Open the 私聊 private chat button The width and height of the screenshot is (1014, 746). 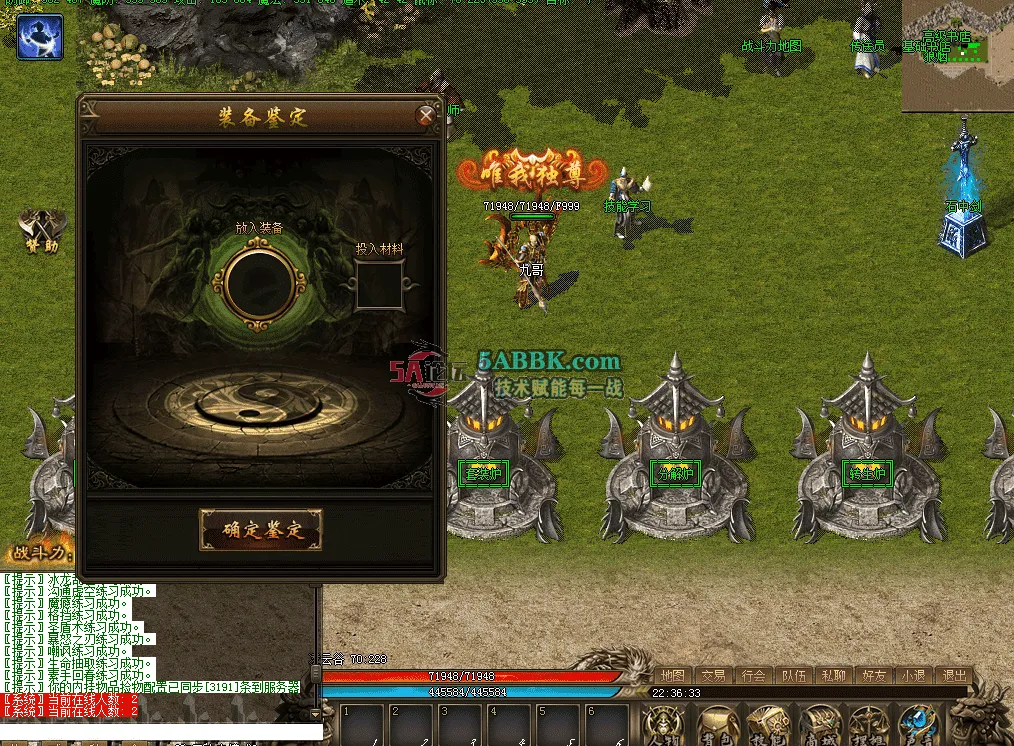tap(833, 676)
